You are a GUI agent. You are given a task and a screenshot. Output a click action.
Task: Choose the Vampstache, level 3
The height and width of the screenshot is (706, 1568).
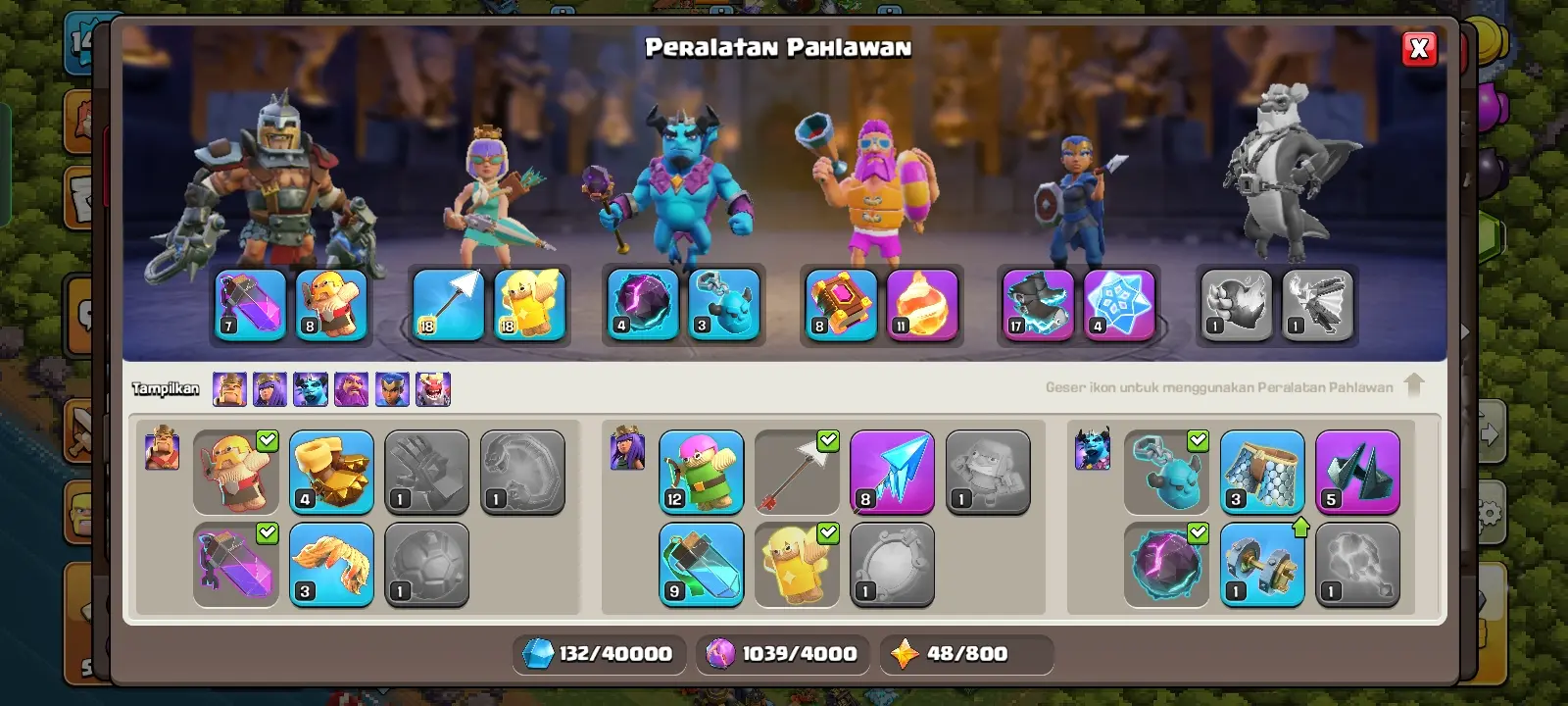click(x=331, y=565)
